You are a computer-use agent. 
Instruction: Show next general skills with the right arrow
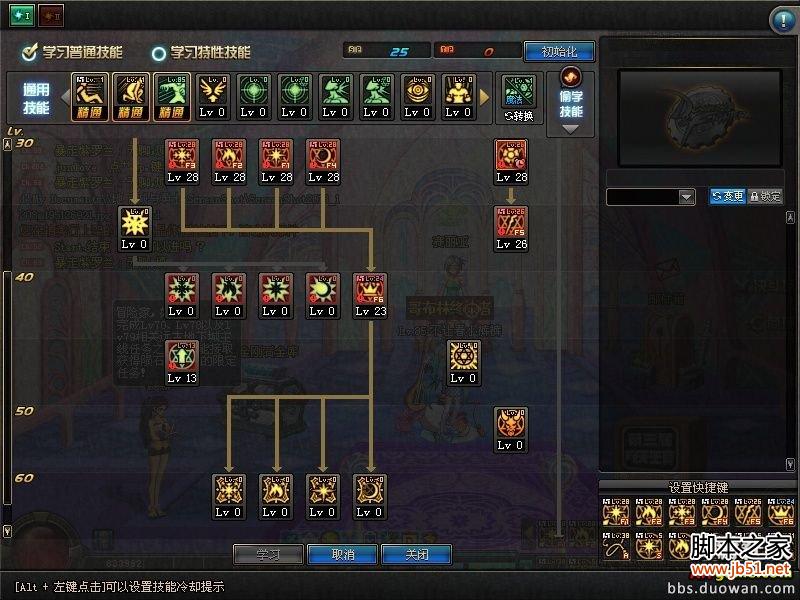pos(486,97)
